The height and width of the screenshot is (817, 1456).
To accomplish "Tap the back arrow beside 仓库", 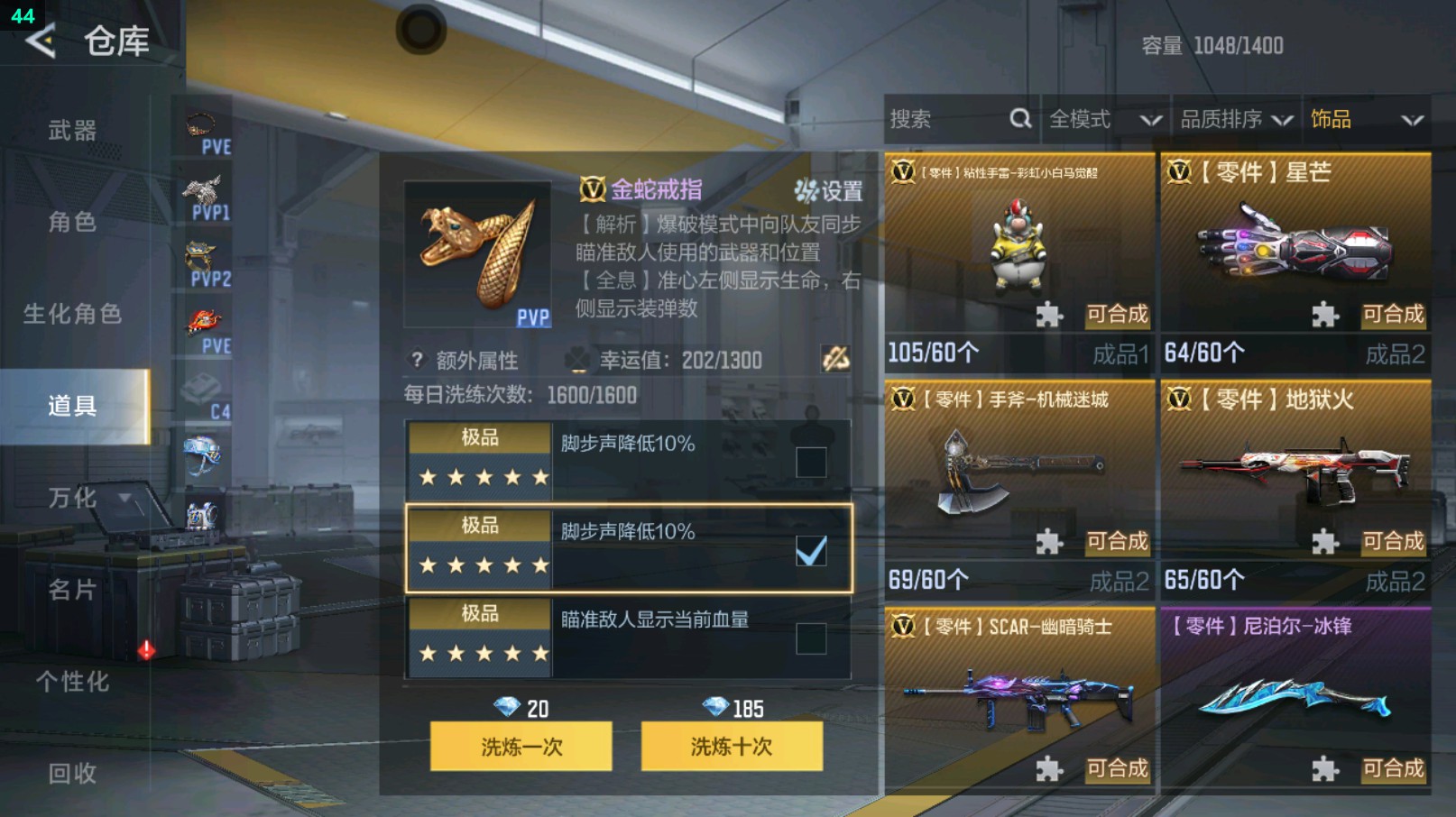I will [40, 40].
